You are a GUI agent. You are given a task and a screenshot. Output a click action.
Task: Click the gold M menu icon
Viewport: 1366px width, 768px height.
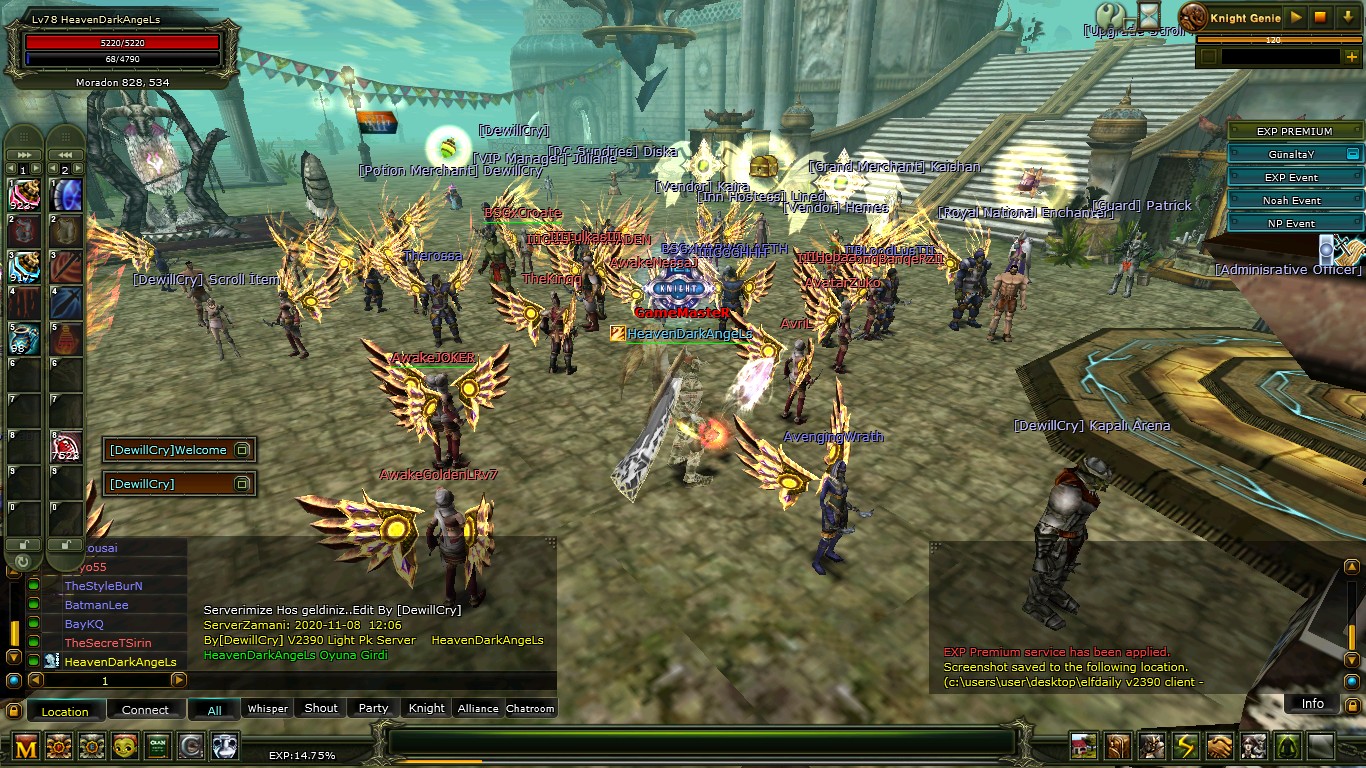pos(27,746)
